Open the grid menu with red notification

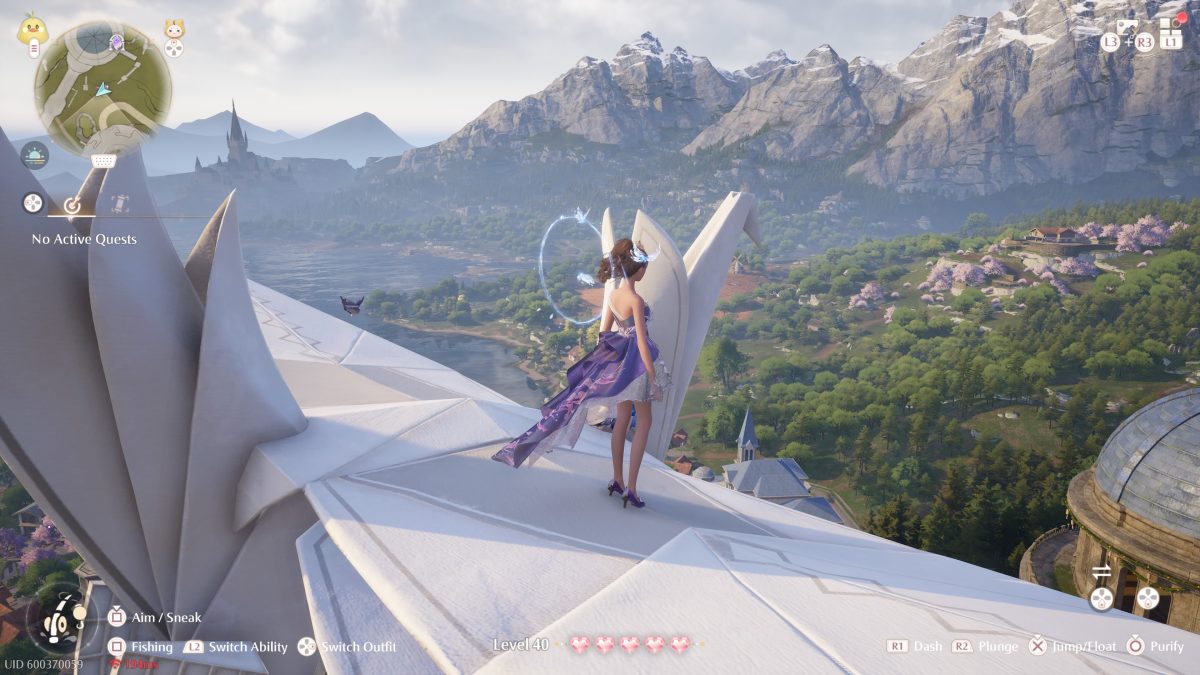coord(1171,27)
